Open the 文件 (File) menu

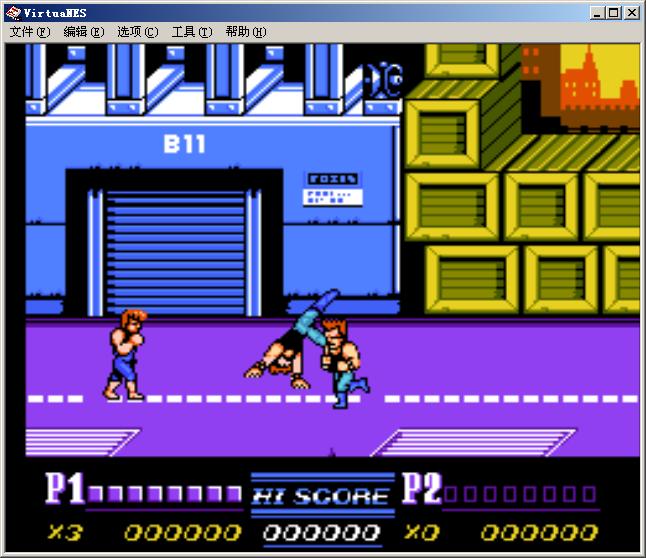30,32
